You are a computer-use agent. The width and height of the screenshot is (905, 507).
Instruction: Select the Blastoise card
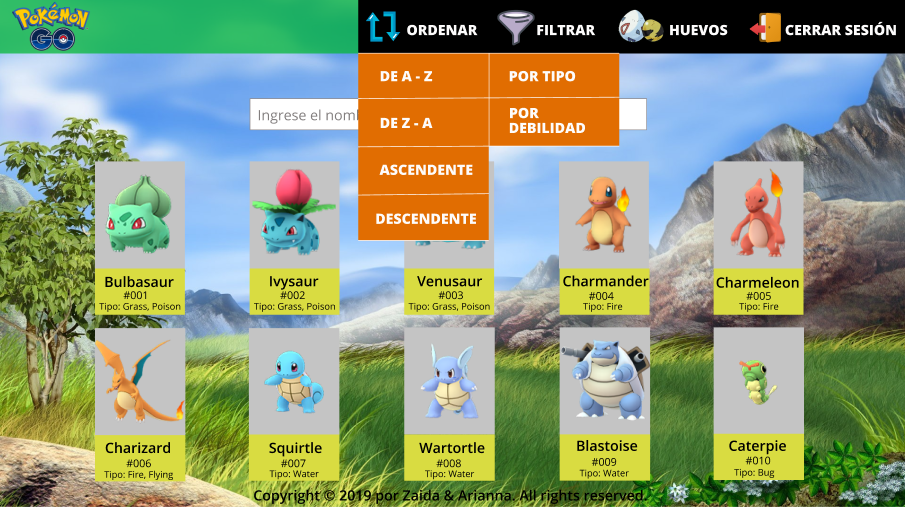click(x=603, y=404)
